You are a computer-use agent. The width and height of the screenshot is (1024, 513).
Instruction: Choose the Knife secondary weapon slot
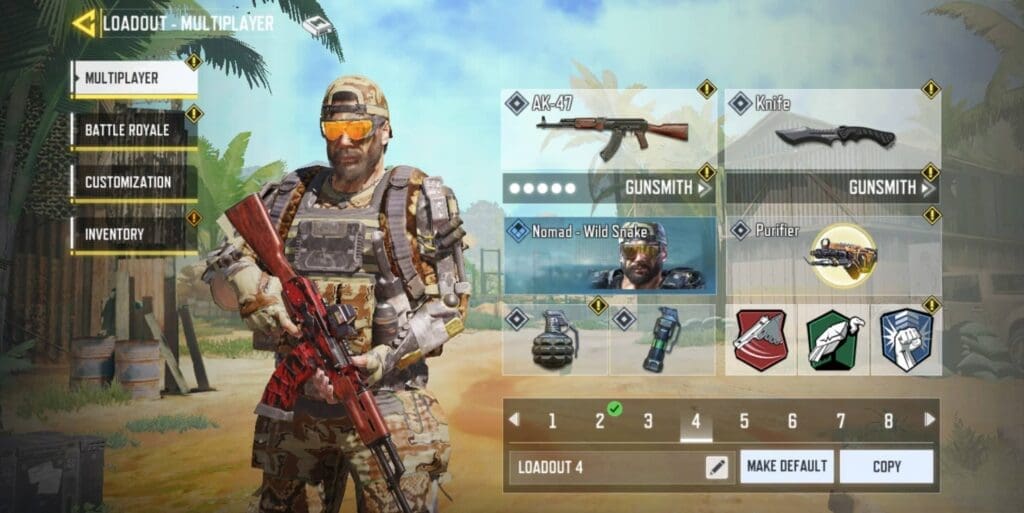tap(833, 130)
